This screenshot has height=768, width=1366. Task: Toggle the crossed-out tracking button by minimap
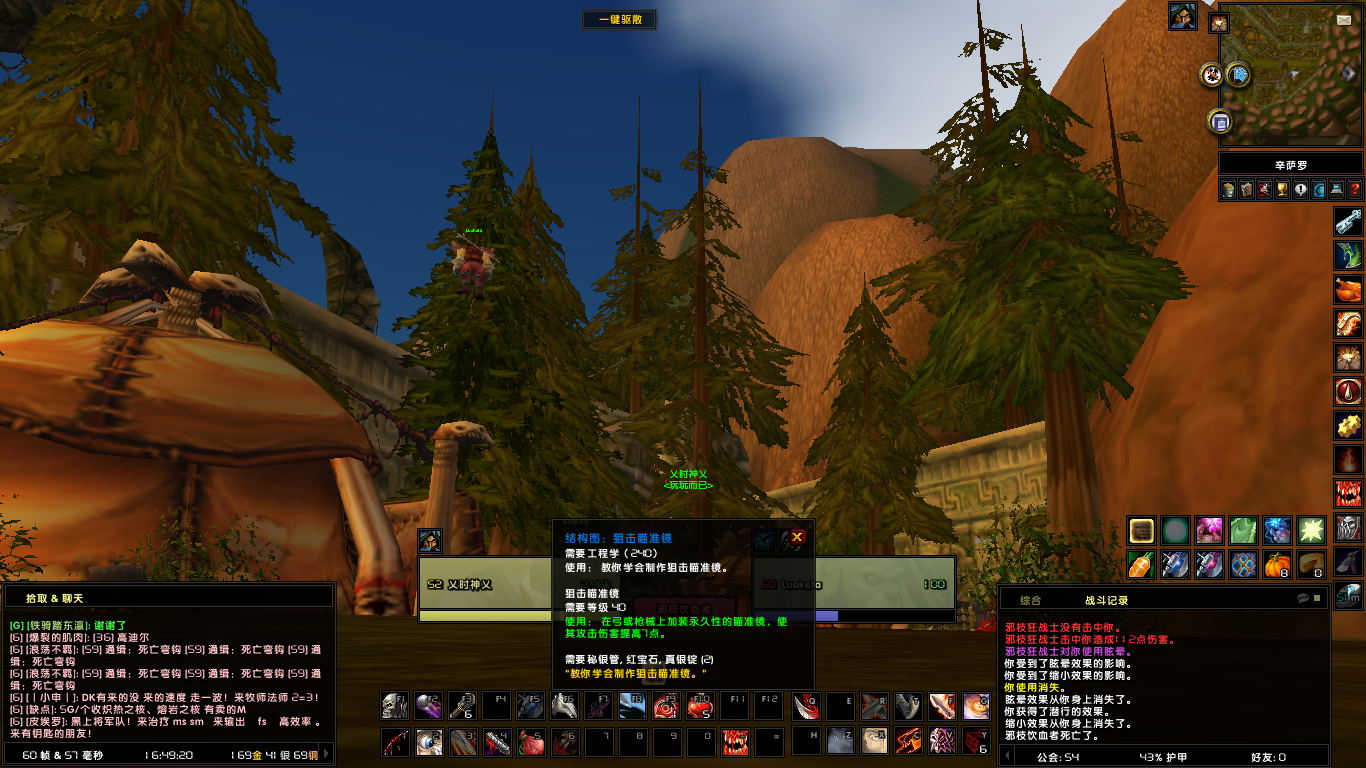coord(1212,74)
